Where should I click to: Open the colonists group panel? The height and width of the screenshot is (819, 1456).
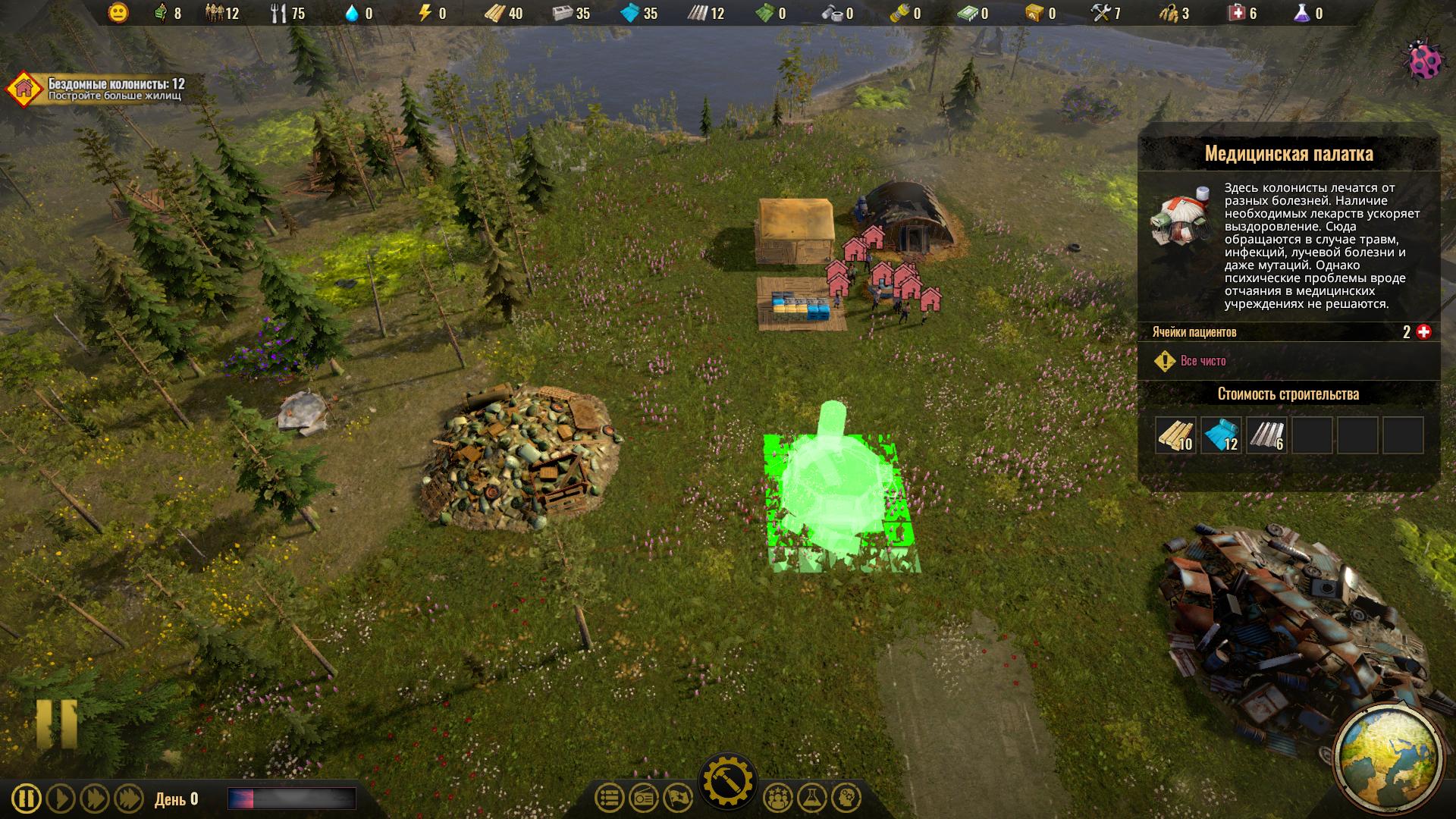click(777, 798)
